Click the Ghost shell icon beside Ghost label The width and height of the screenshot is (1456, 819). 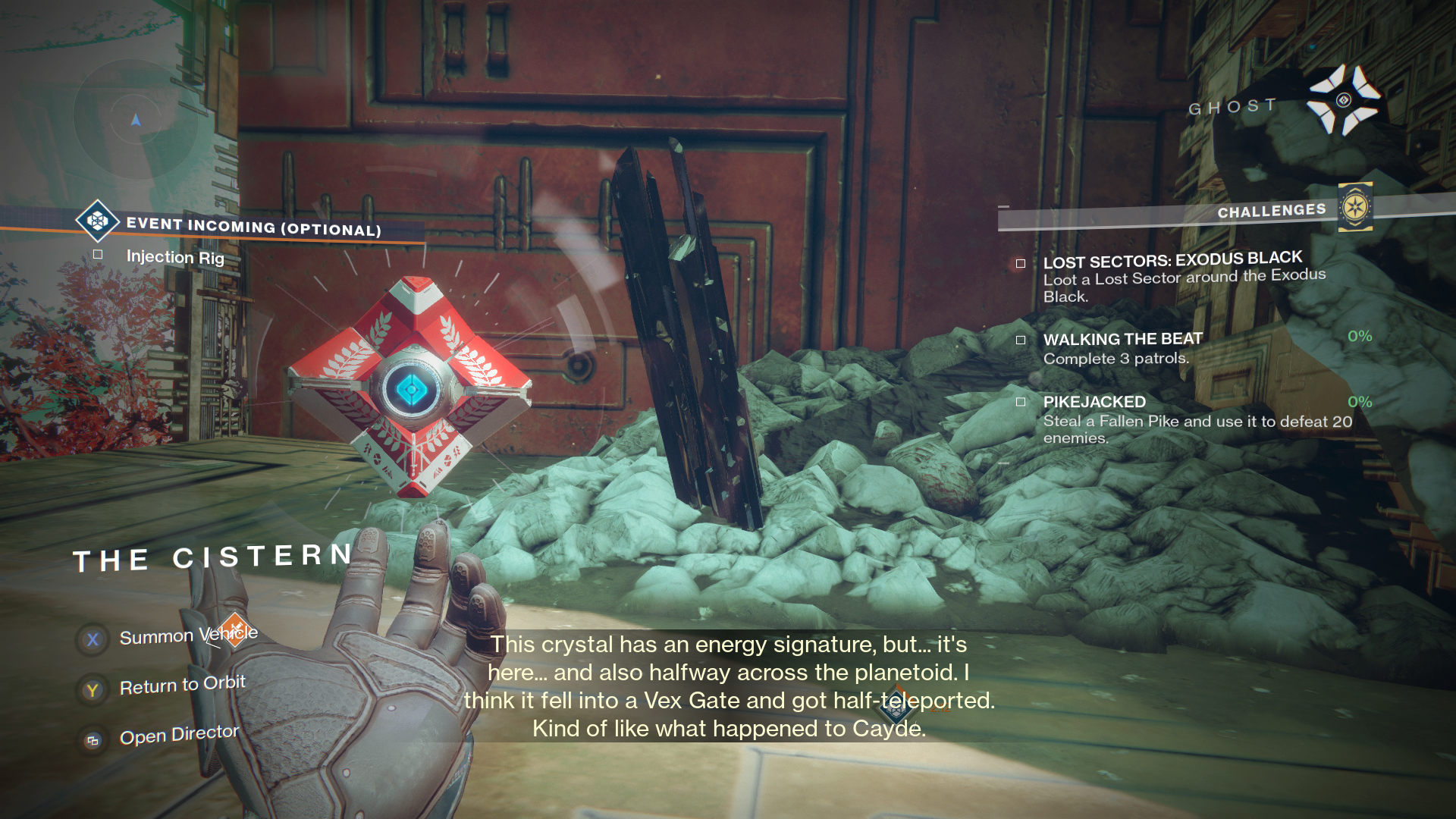click(x=1343, y=100)
